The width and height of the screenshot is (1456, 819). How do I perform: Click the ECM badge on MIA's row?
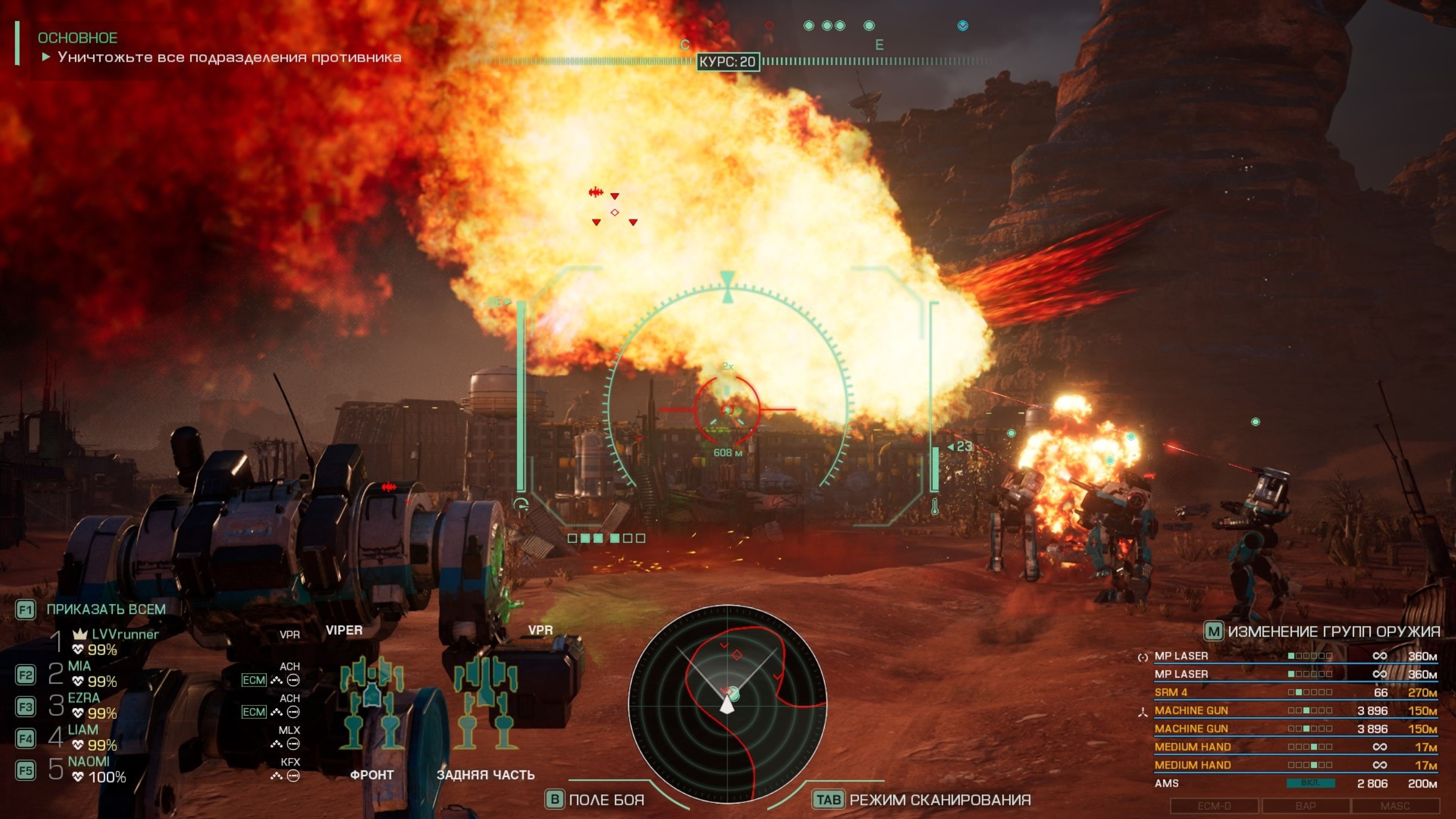pos(254,680)
